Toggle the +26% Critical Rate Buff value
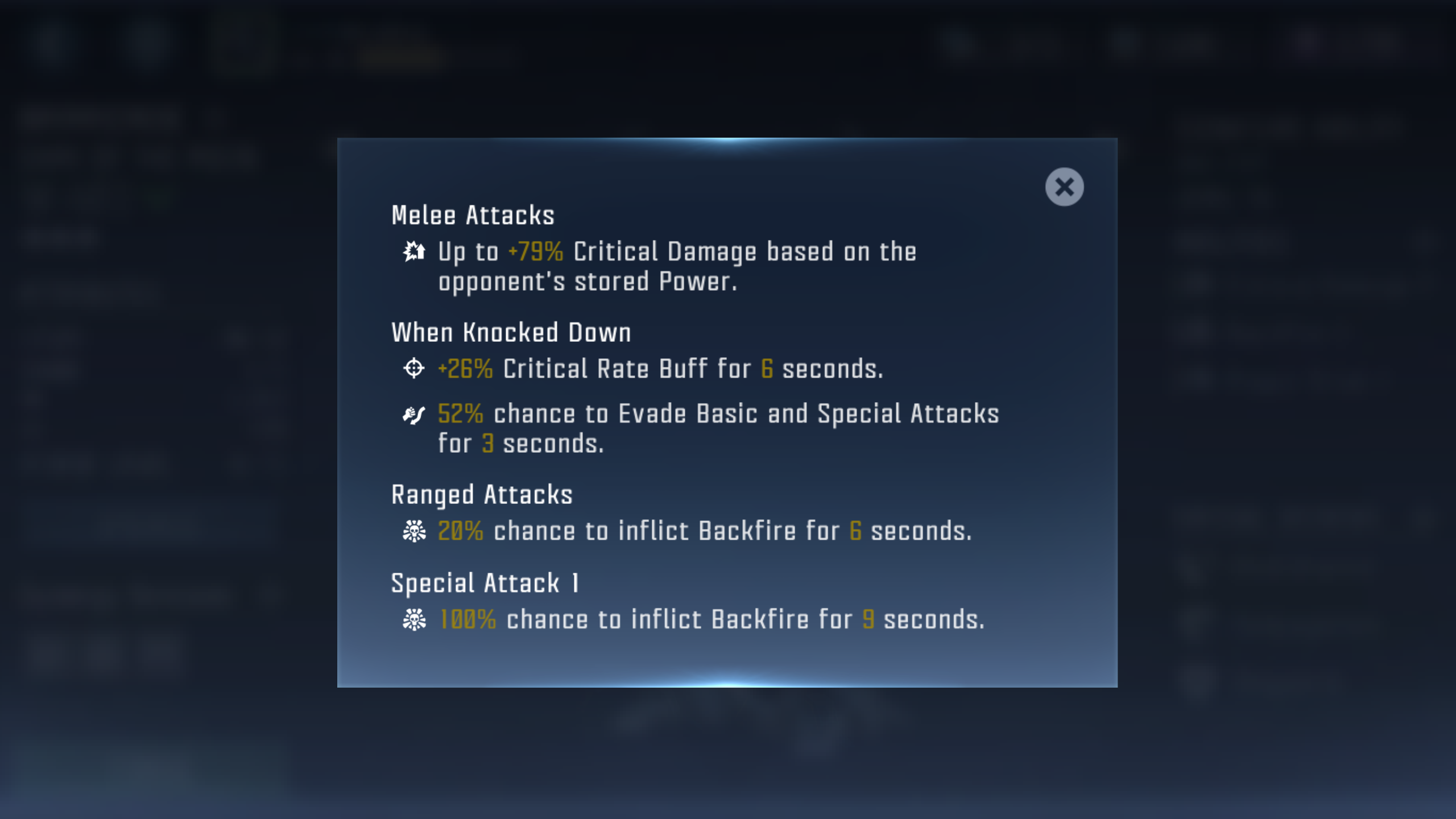 (466, 369)
